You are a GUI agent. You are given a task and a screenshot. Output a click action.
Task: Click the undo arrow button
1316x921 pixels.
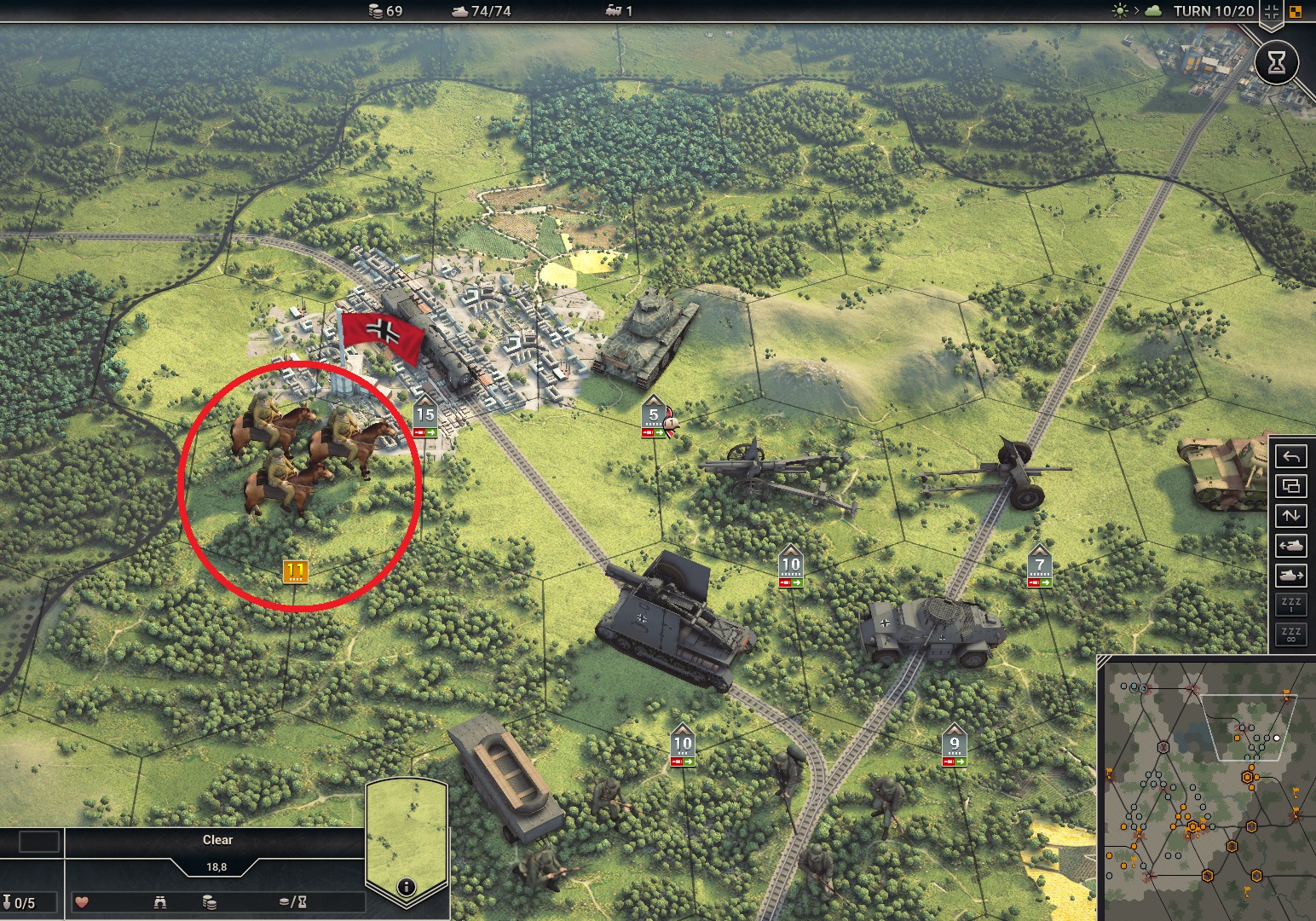pos(1290,457)
